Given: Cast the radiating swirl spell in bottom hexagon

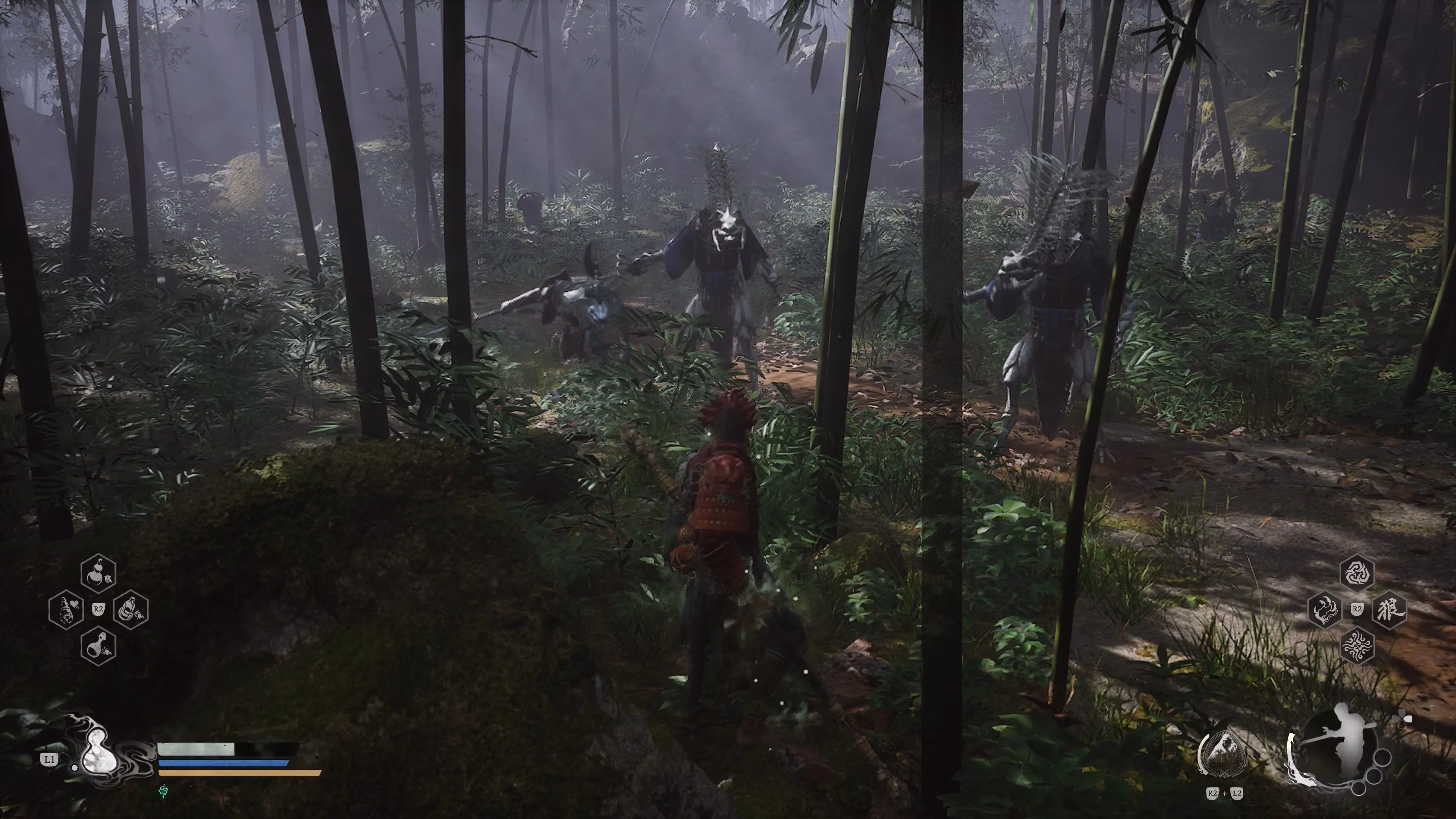Looking at the screenshot, I should click(x=1357, y=646).
